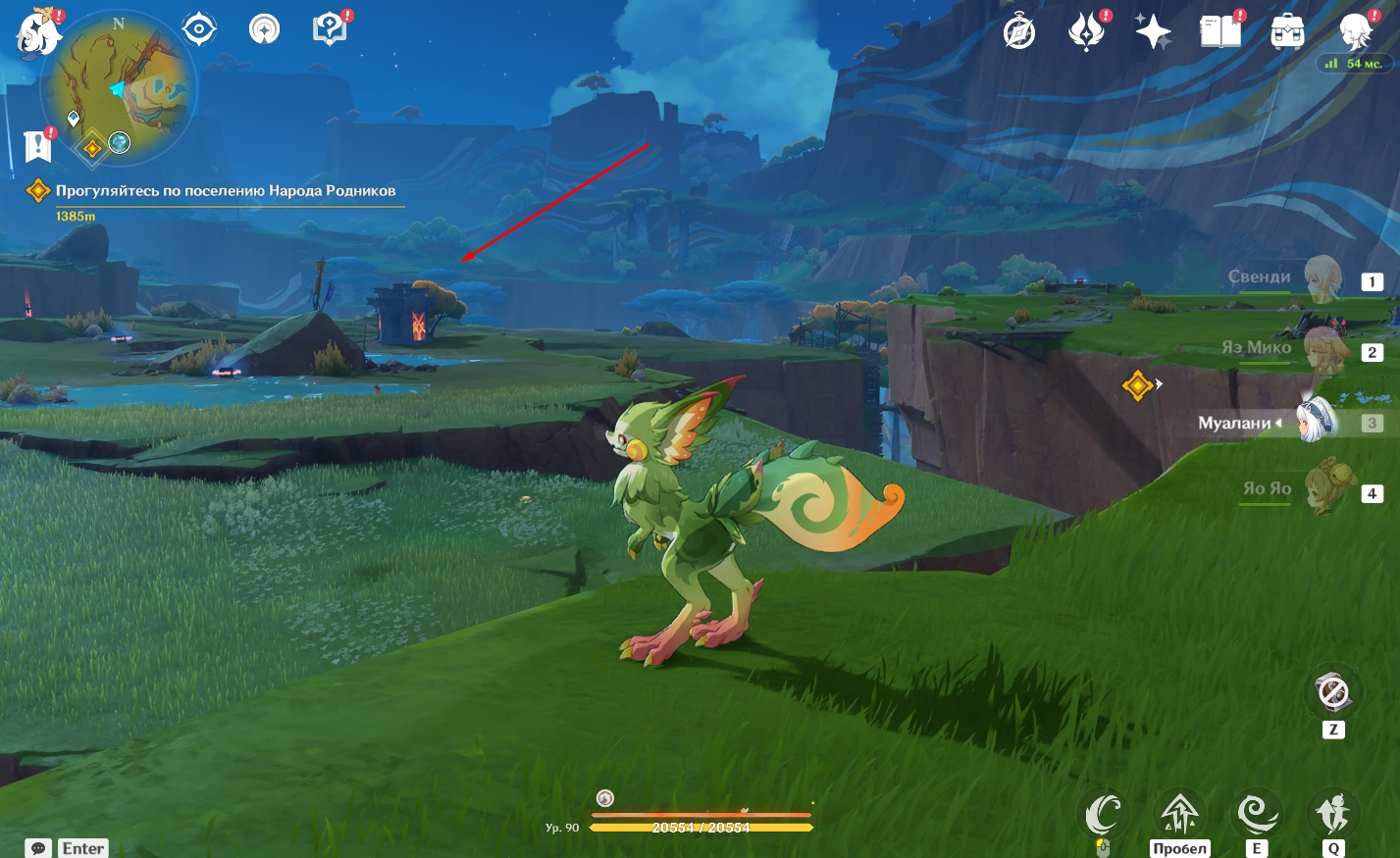Screen dimensions: 1400x858
Task: Open the chat box
Action: point(39,848)
